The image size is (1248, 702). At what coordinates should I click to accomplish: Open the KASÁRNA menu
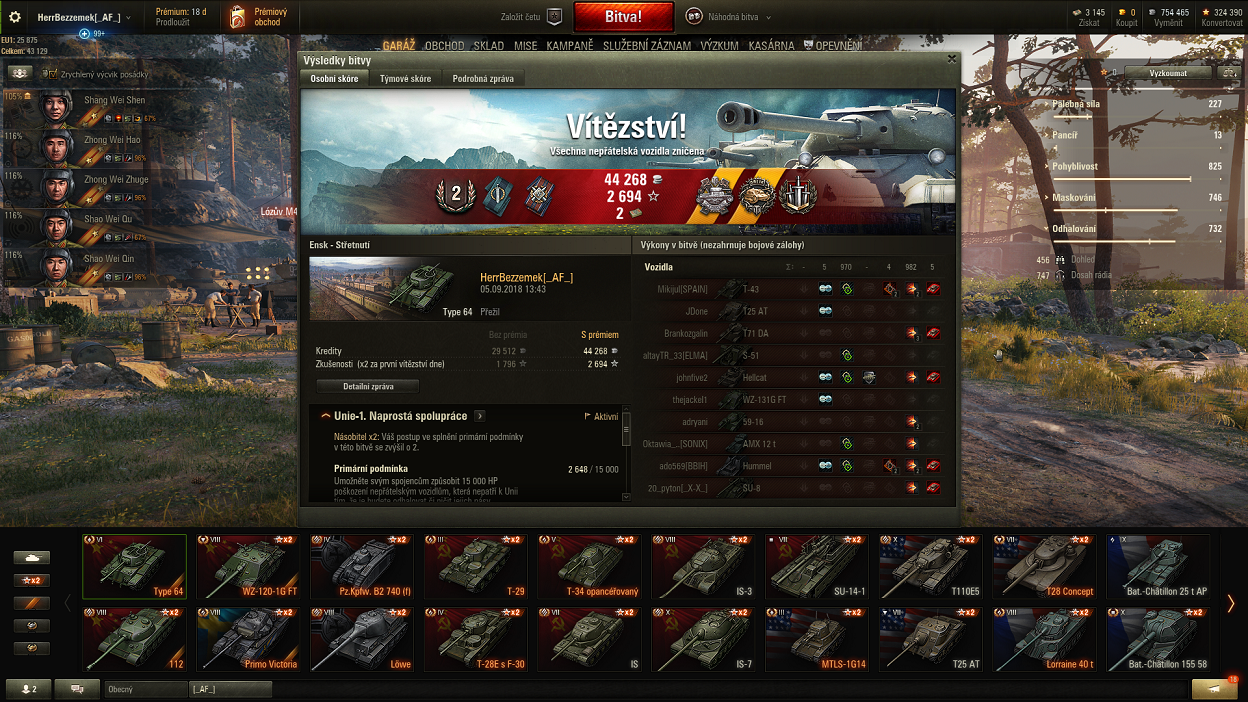coord(770,46)
